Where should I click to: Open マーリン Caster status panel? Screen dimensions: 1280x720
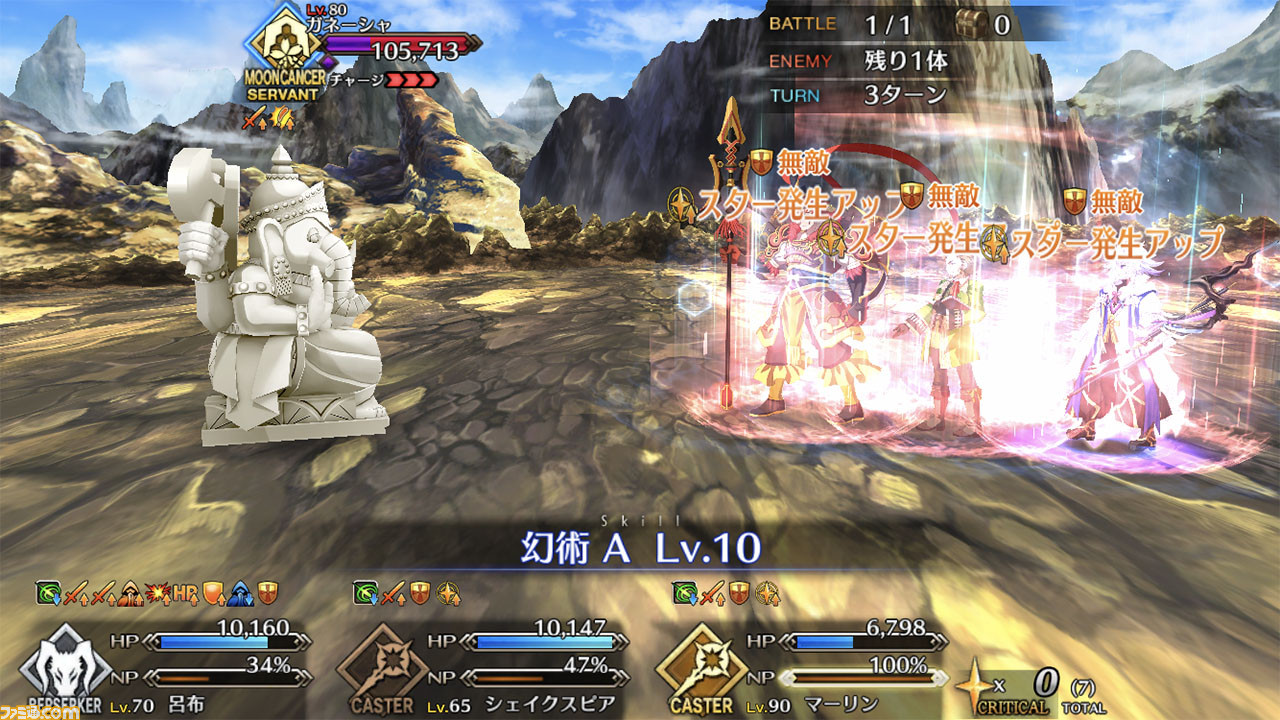point(810,665)
